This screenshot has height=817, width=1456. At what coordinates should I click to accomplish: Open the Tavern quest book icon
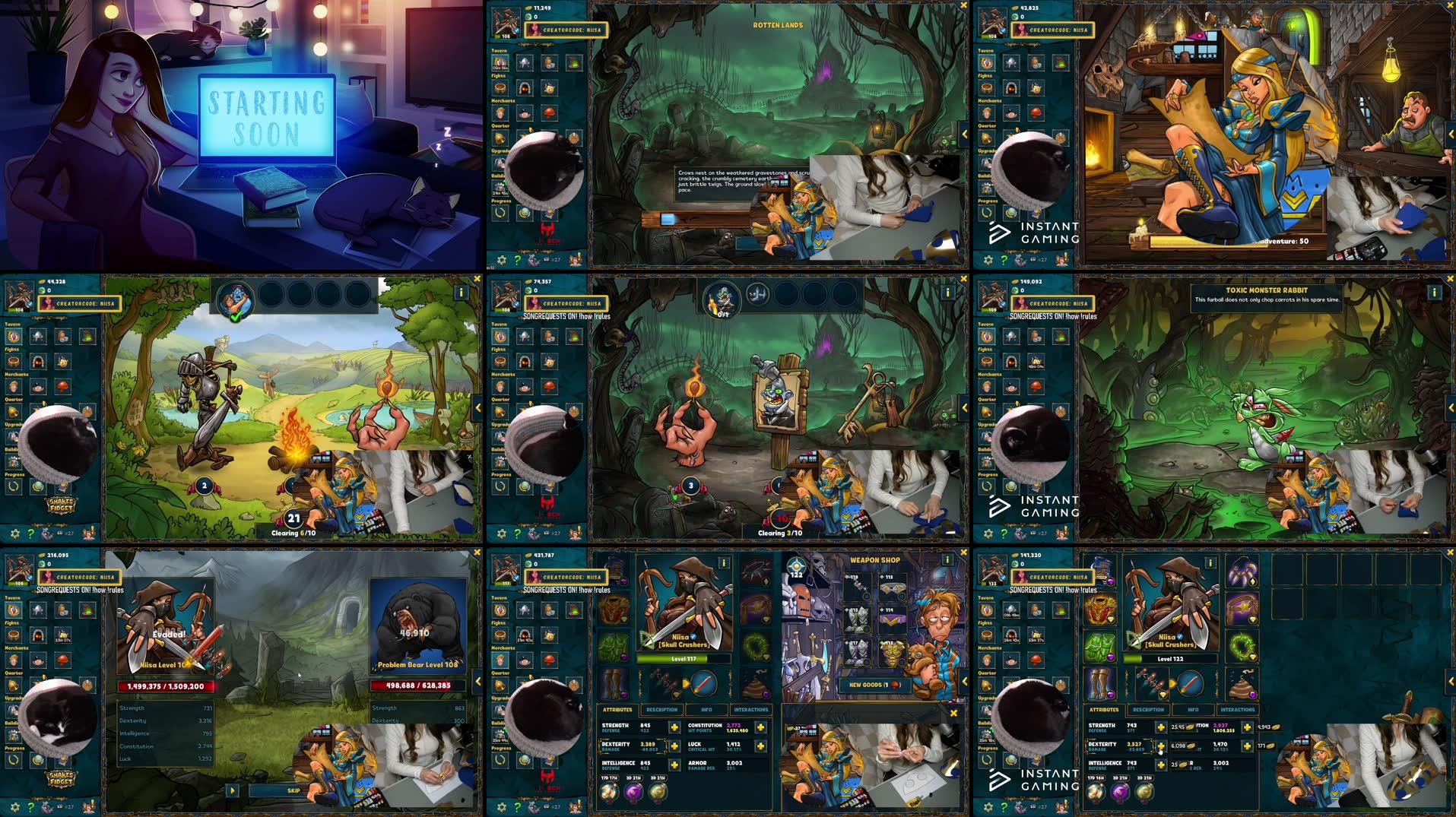coord(500,610)
